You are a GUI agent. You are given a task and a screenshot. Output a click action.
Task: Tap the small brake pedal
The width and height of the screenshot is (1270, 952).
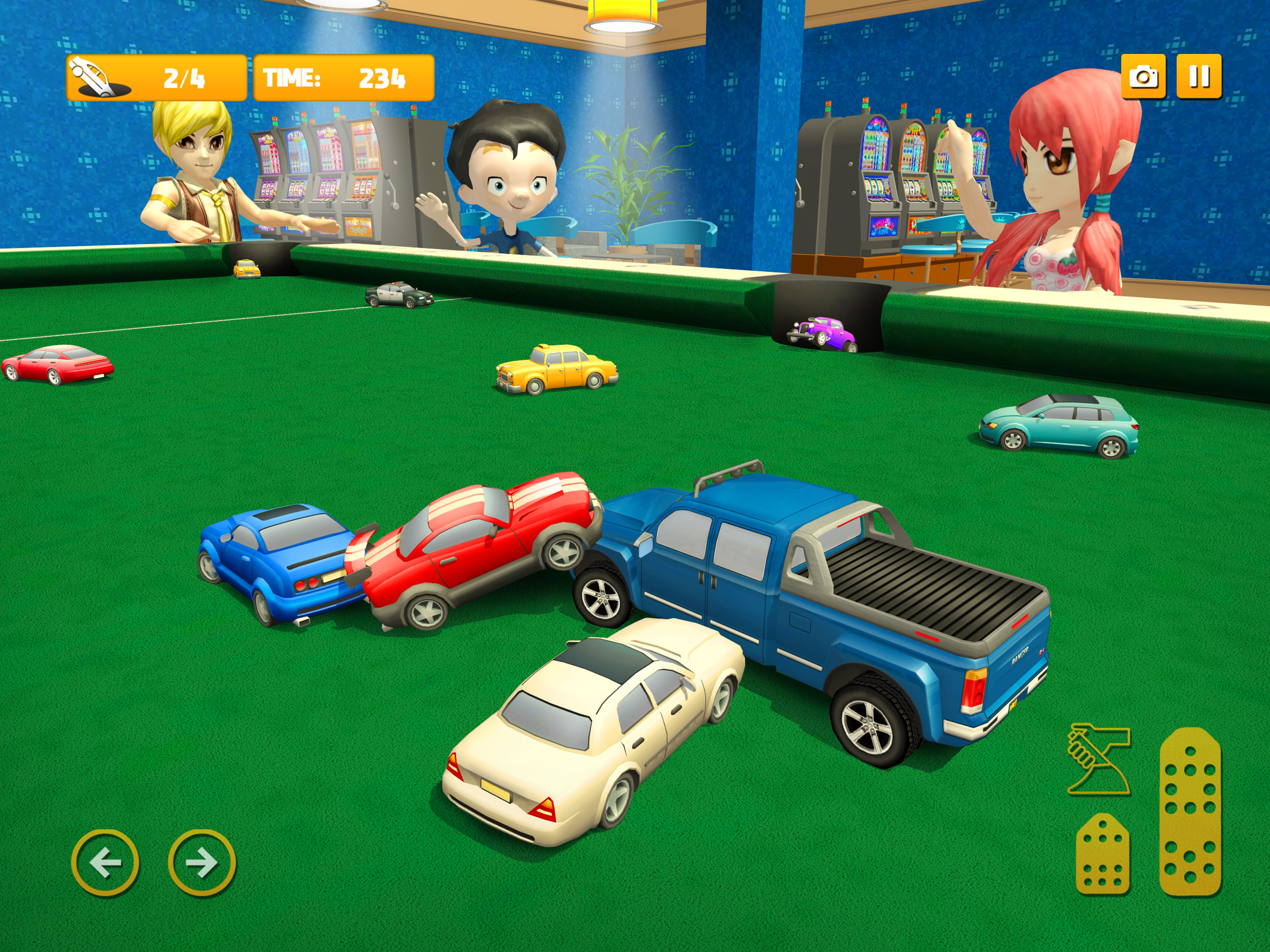click(1102, 854)
